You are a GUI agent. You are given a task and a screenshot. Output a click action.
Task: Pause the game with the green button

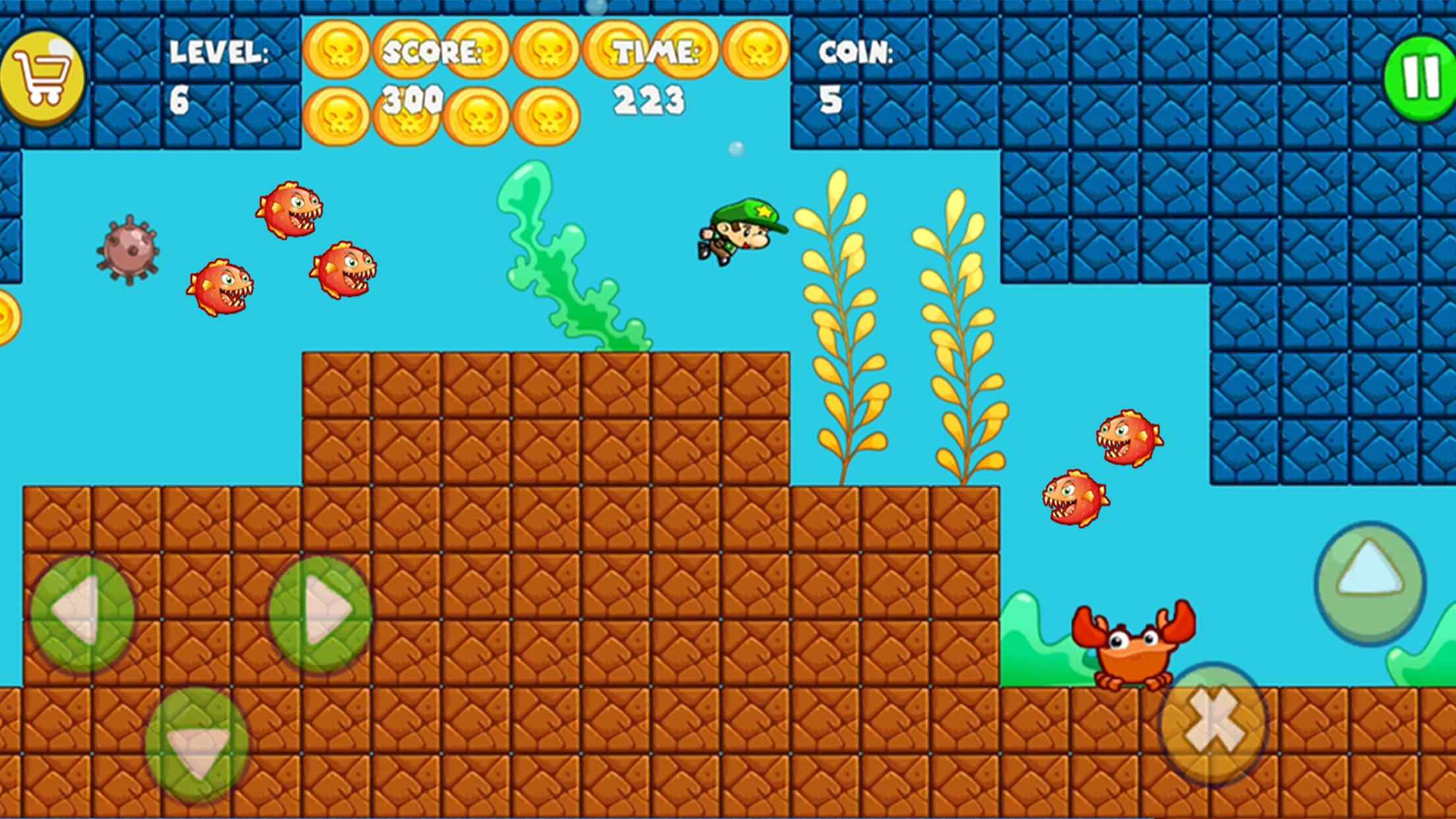(1420, 78)
